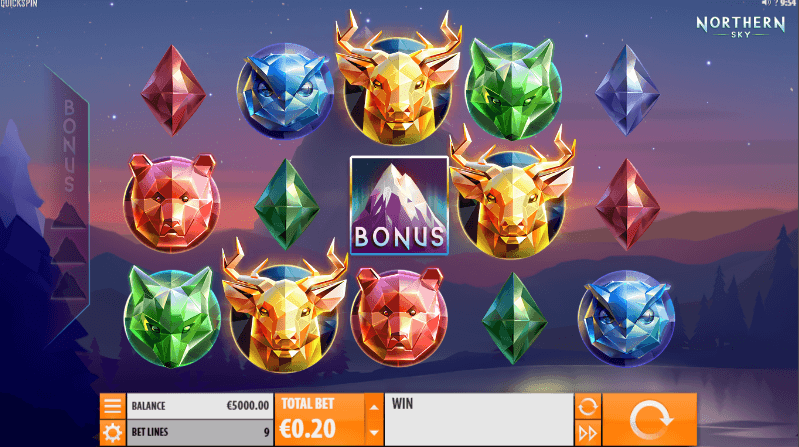Screen dimensions: 799x447
Task: Open the hamburger menu
Action: click(113, 407)
